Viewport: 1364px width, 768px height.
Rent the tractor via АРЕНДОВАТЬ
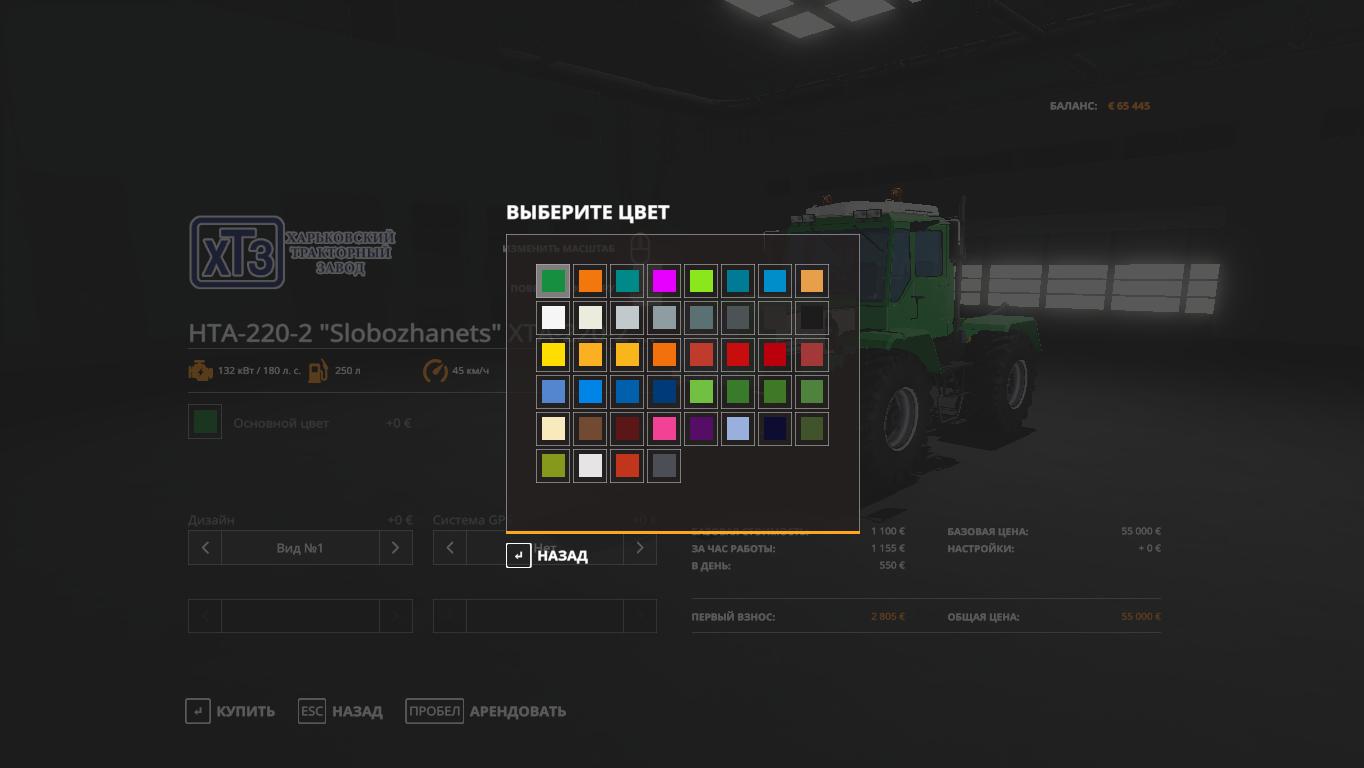point(486,711)
